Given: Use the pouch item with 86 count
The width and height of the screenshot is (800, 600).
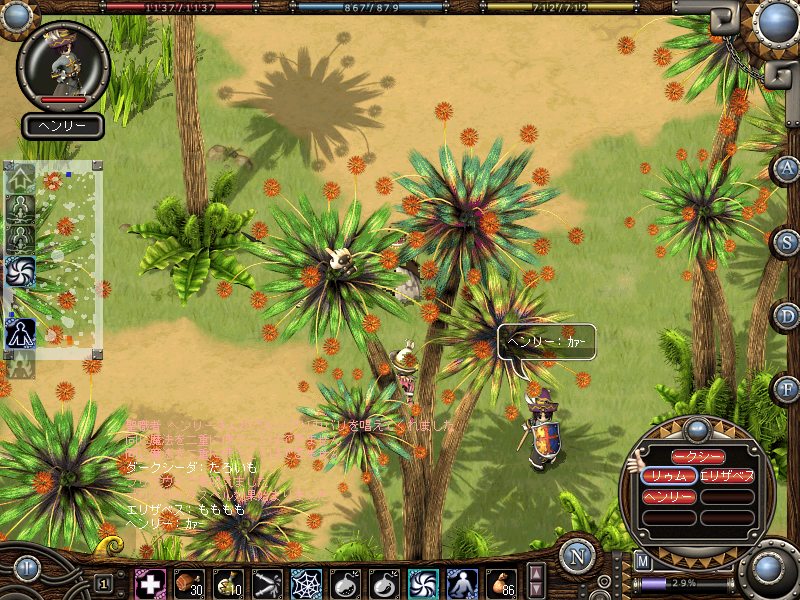Looking at the screenshot, I should [x=500, y=583].
